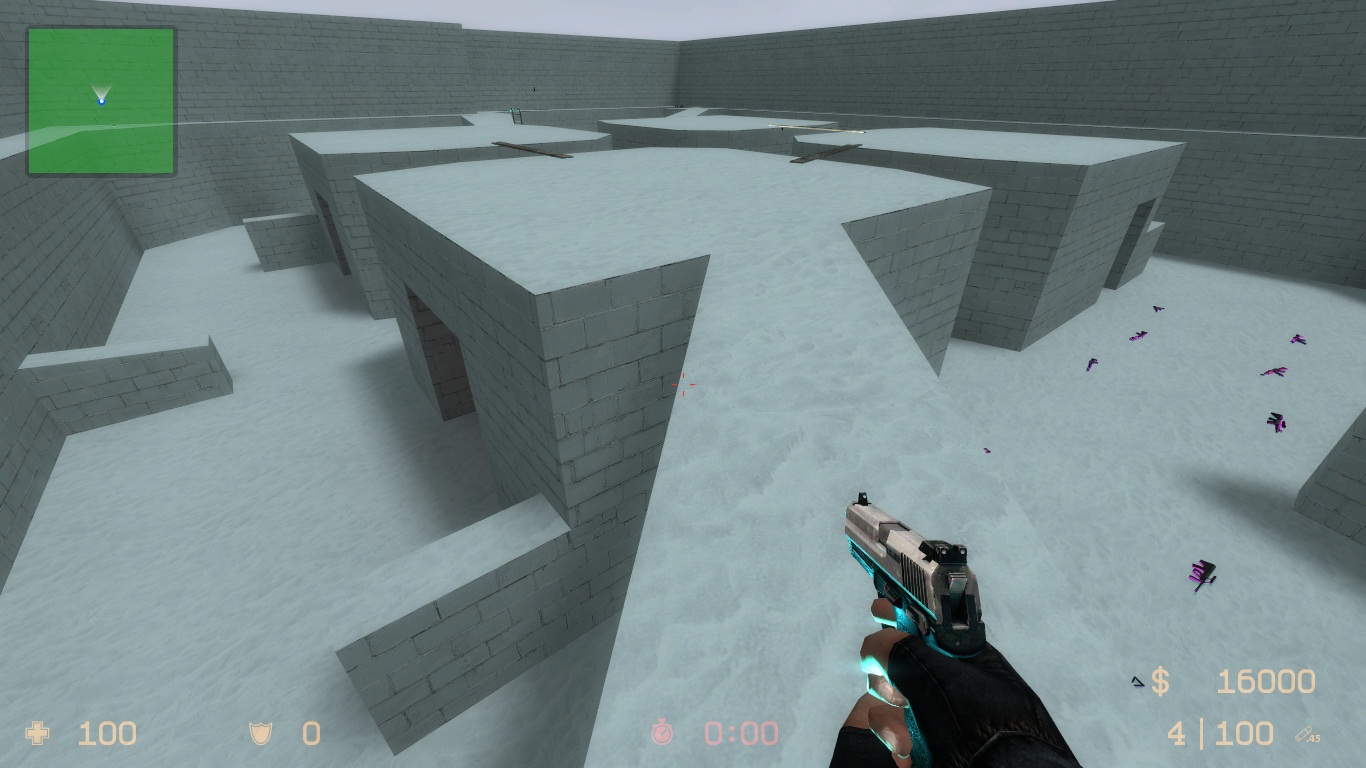Click the 0:00 round timer text
Image resolution: width=1366 pixels, height=768 pixels.
click(740, 734)
